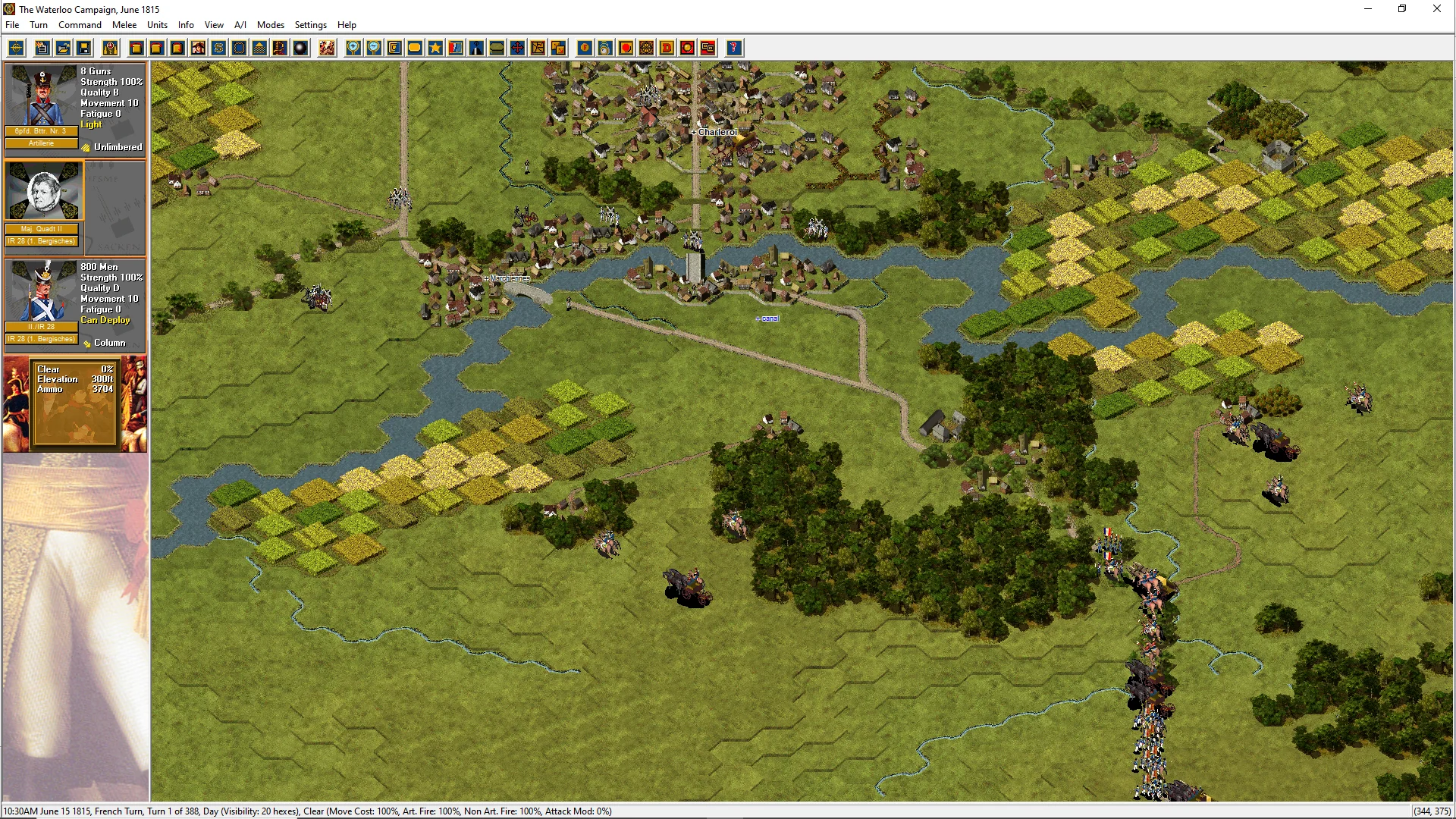Select the II./IR 28 infantry unit card
The width and height of the screenshot is (1456, 819).
click(x=42, y=300)
